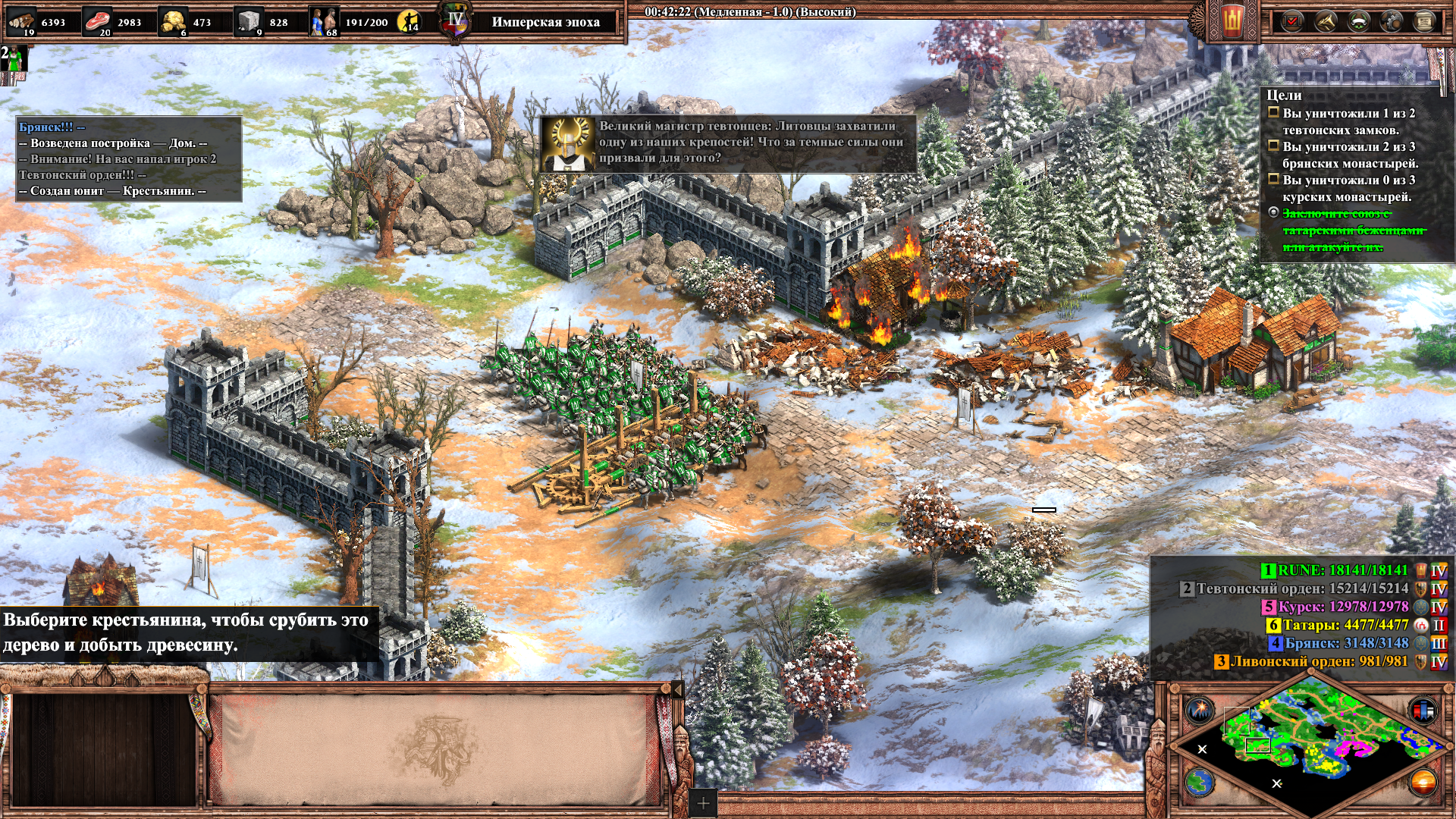Screen dimensions: 1456x819
Task: Select the idle villager icon with number 14
Action: 409,21
